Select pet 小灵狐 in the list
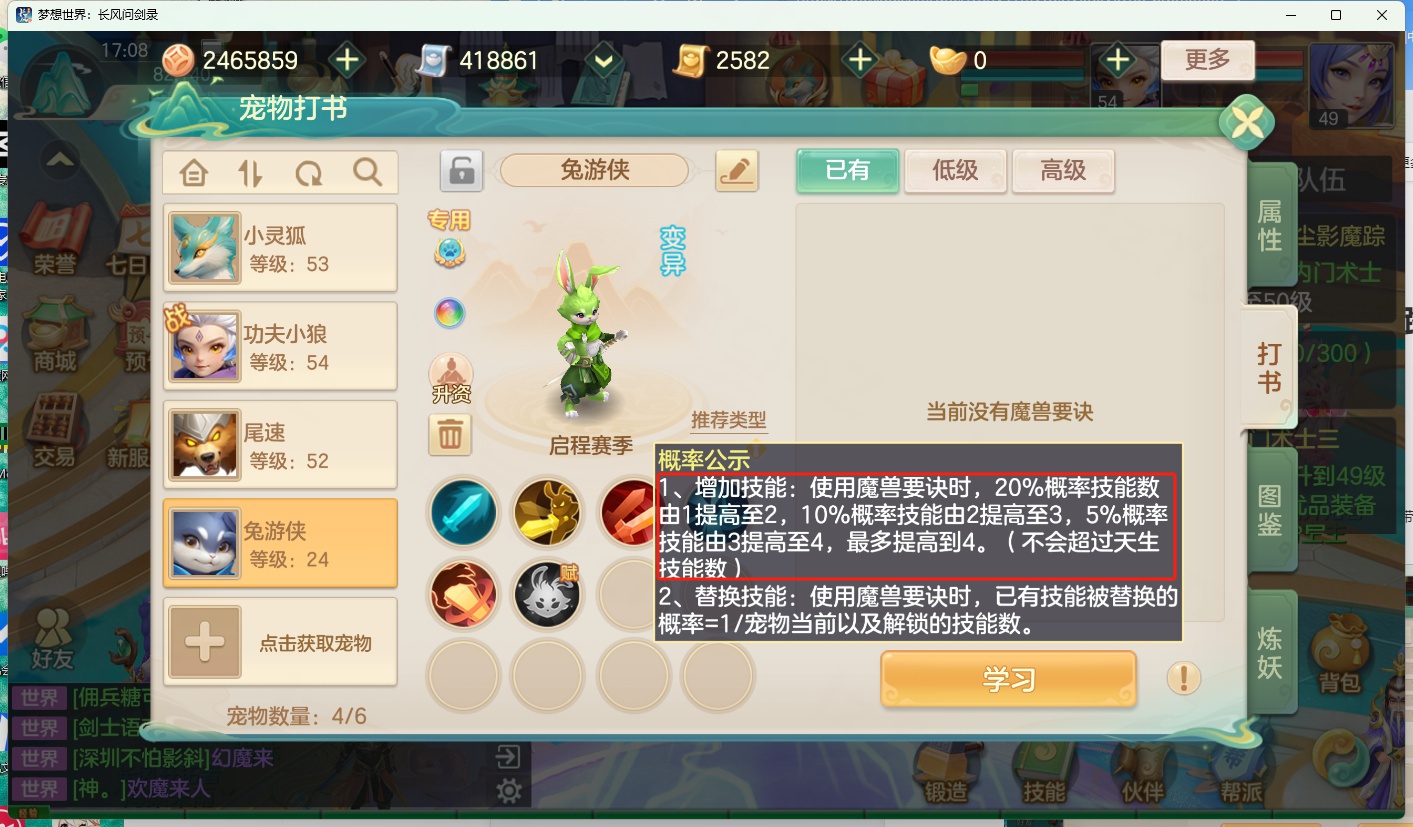Screen dimensions: 1413x827 tap(280, 247)
